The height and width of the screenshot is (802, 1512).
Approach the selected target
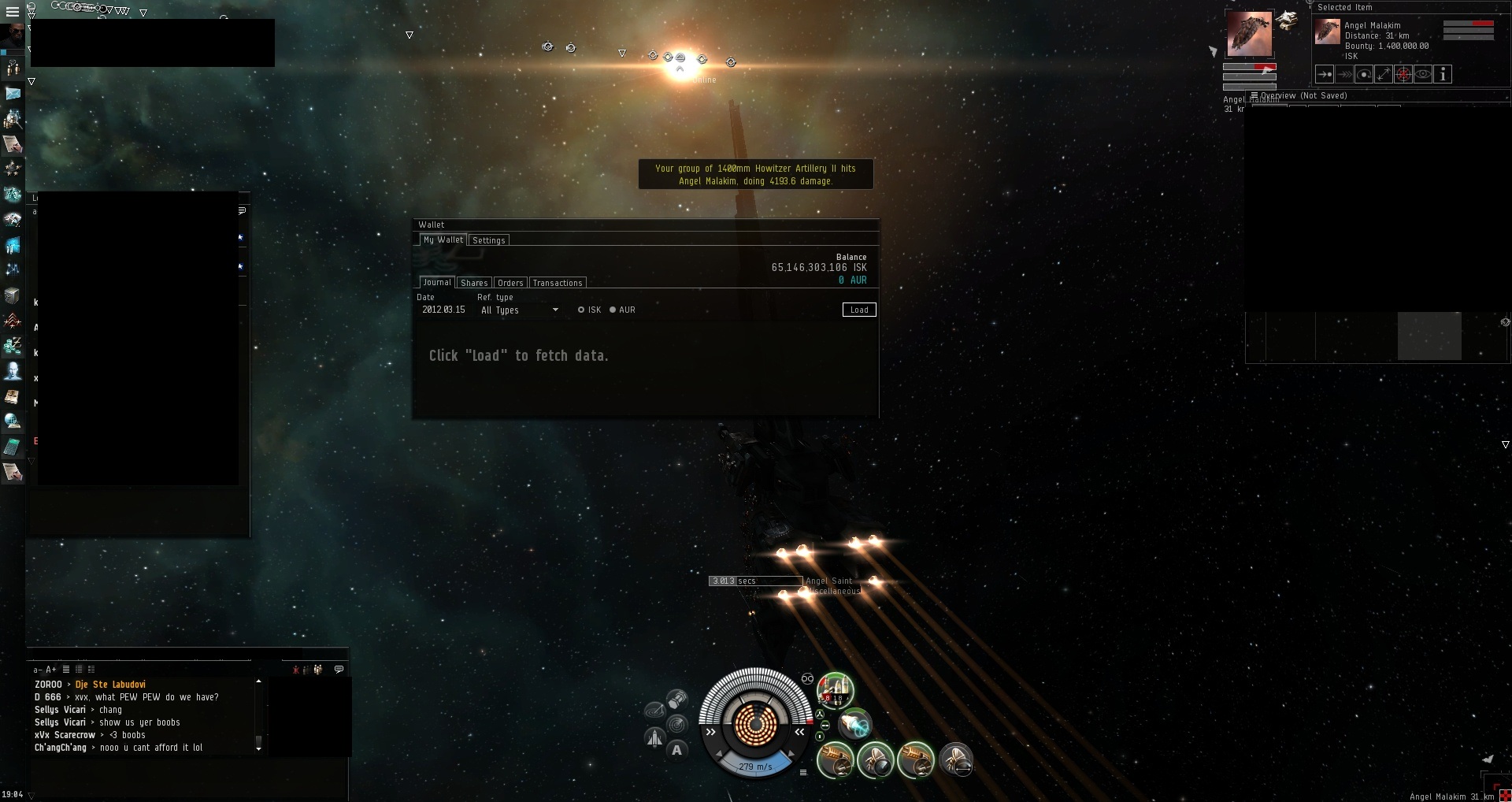click(1325, 75)
